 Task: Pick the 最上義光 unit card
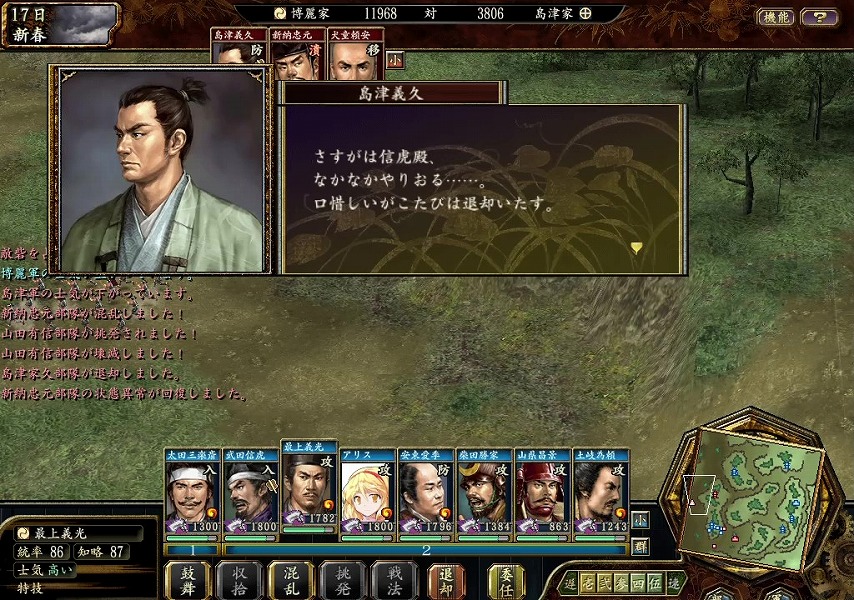309,490
